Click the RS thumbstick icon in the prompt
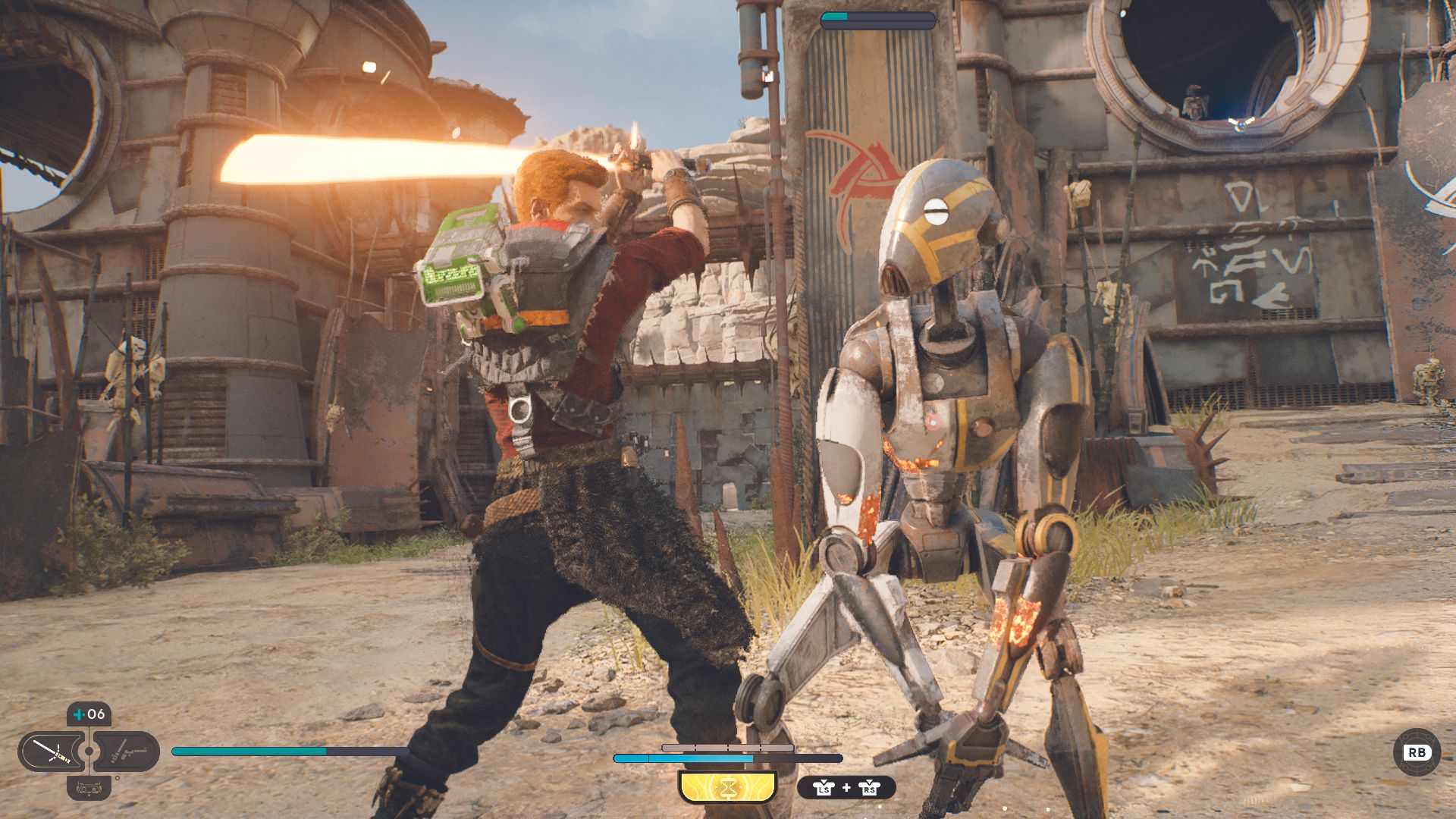This screenshot has width=1456, height=819. point(869,789)
